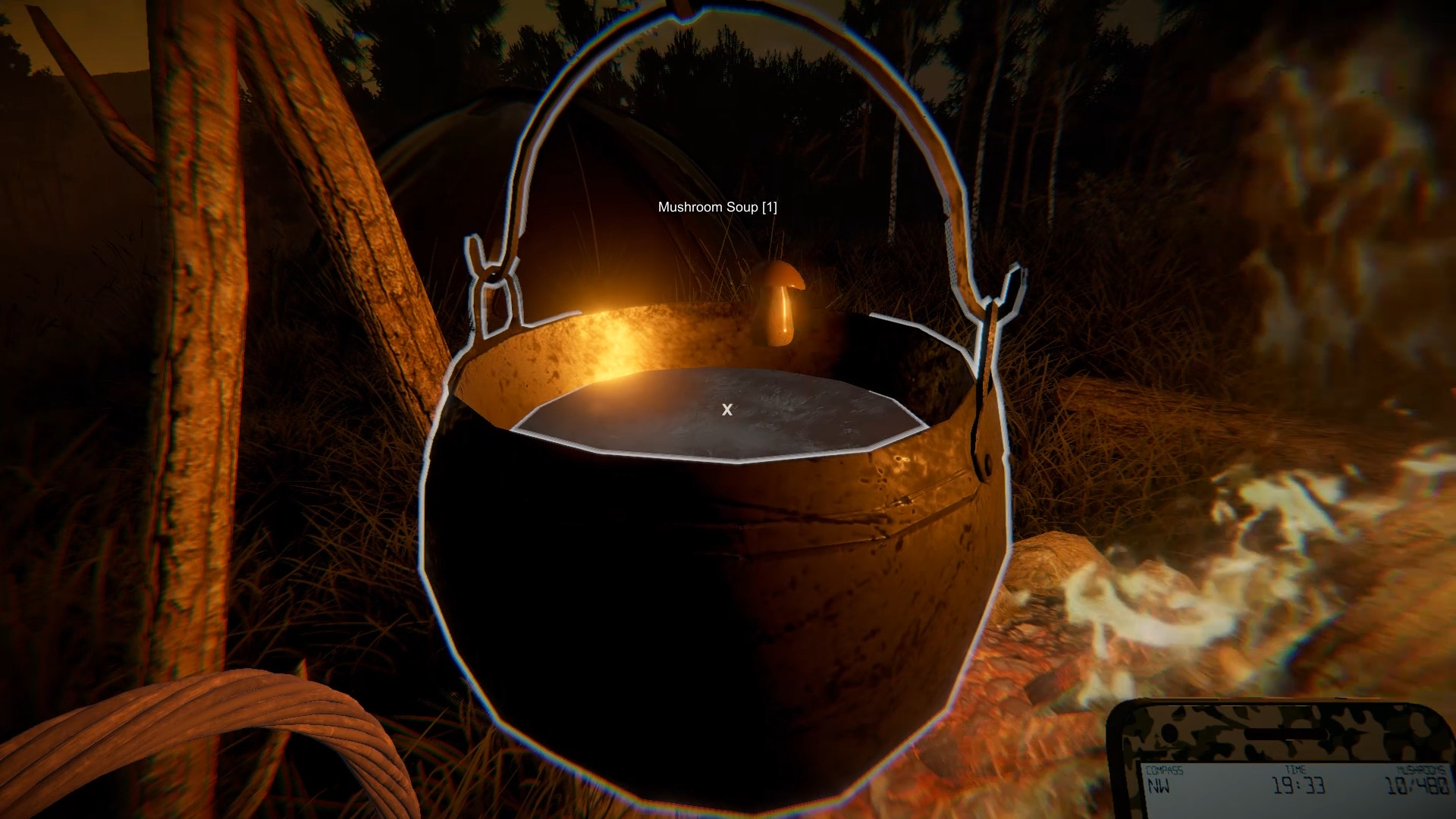Click the X interaction prompt on the soup
The height and width of the screenshot is (819, 1456).
tap(727, 410)
